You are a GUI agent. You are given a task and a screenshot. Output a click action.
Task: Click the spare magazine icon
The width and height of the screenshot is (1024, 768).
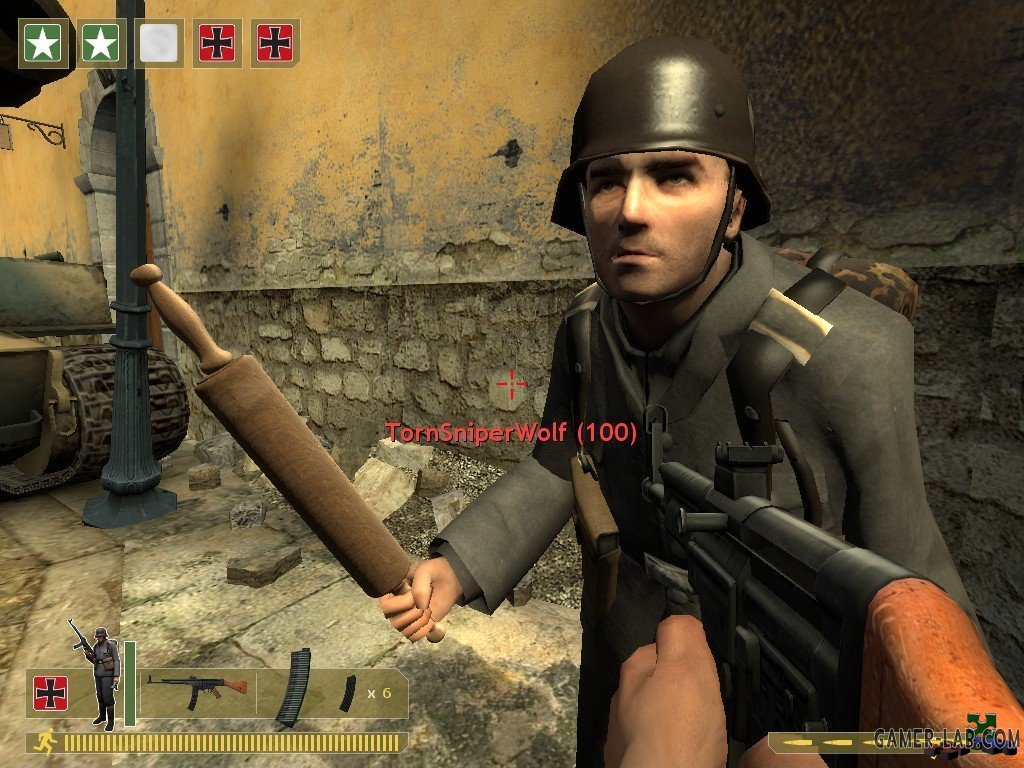[x=347, y=693]
